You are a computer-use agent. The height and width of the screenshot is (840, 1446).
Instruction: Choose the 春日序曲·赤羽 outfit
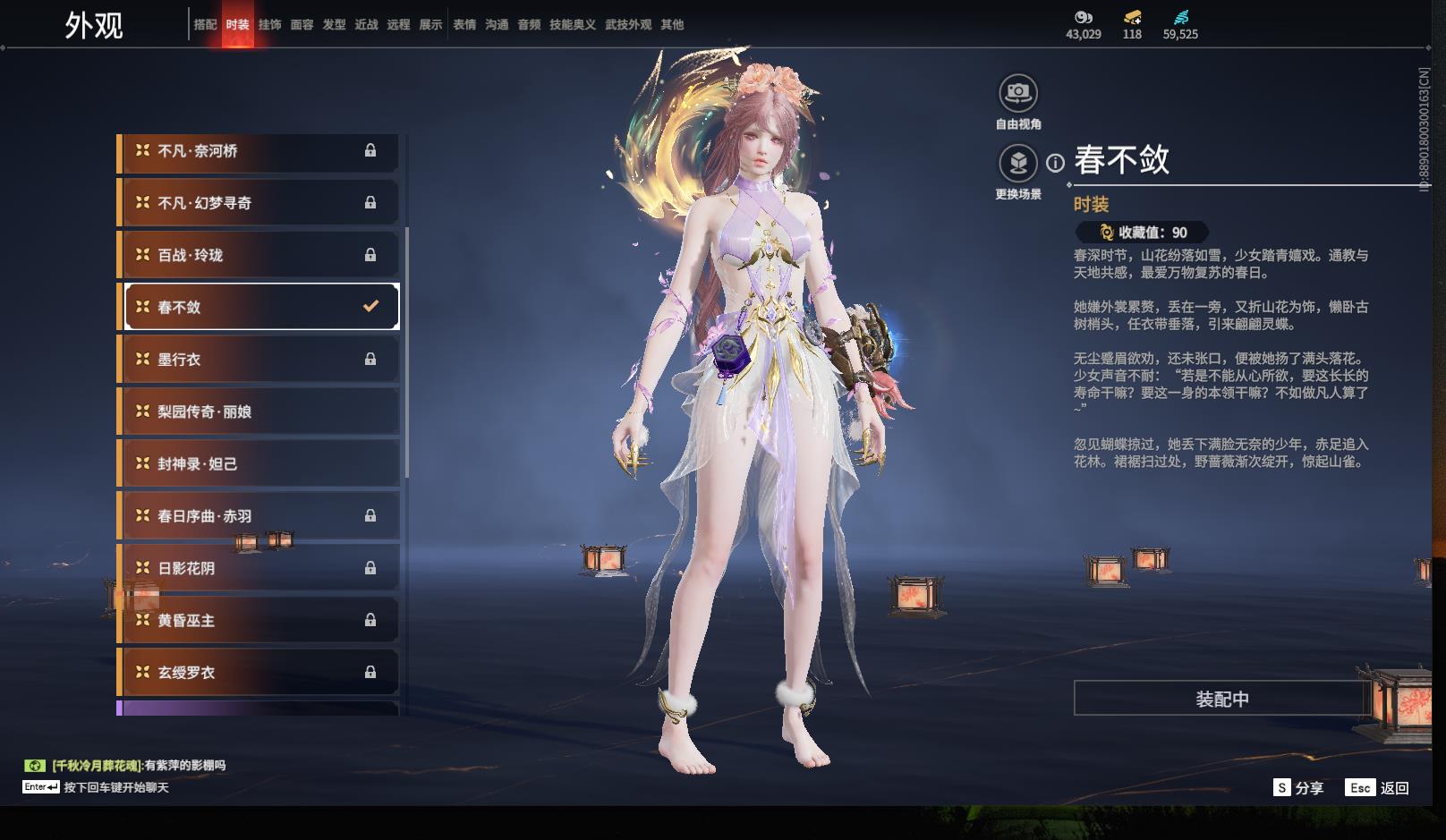[x=258, y=516]
